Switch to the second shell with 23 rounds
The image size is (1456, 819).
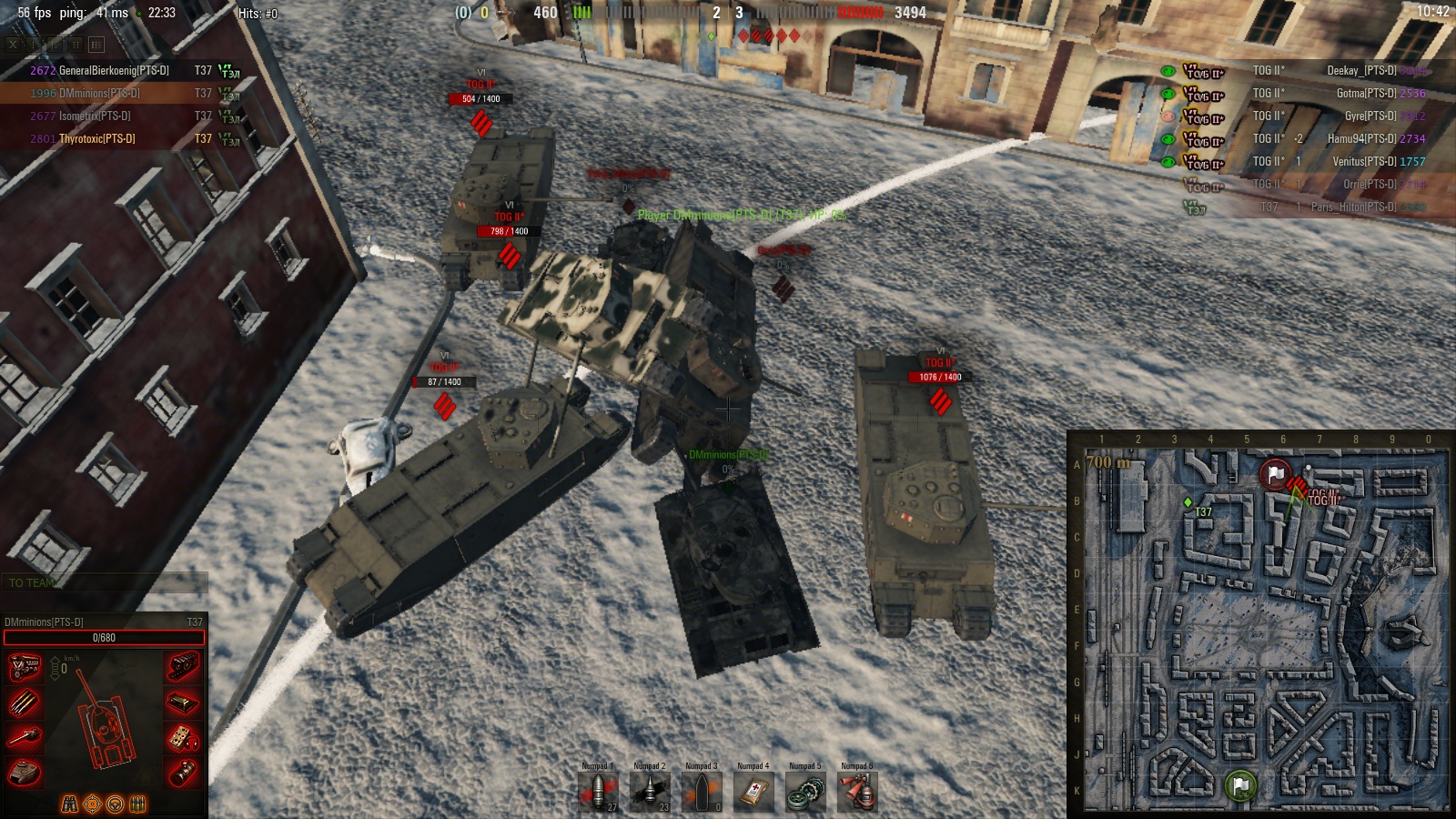point(650,792)
